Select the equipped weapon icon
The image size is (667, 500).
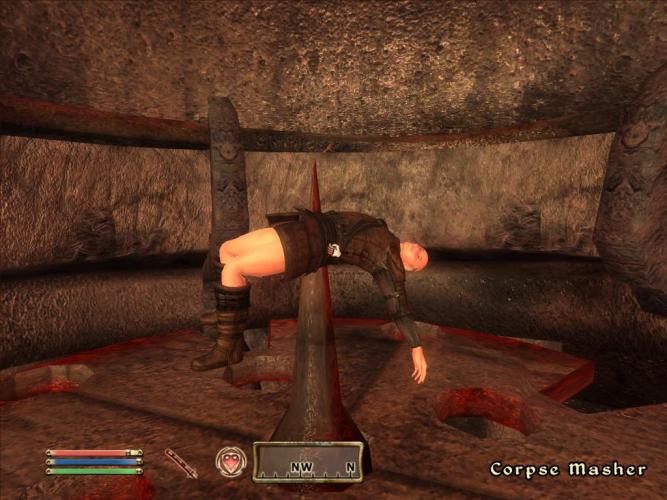[181, 462]
